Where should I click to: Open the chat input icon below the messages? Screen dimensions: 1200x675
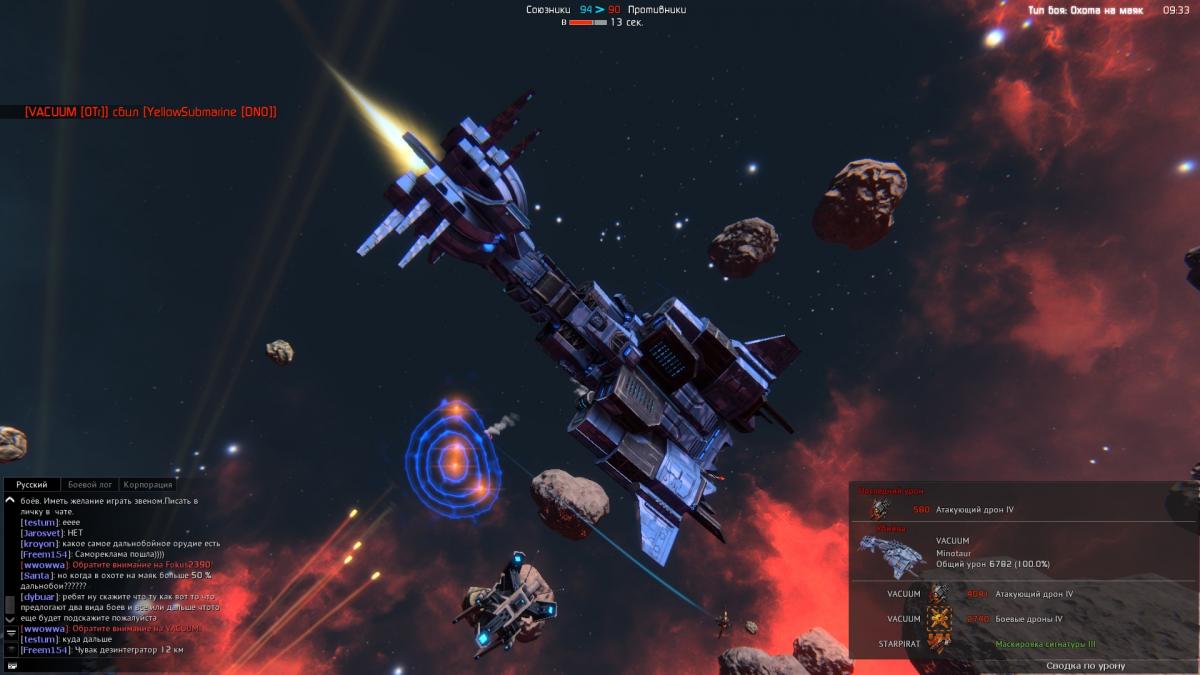11,665
